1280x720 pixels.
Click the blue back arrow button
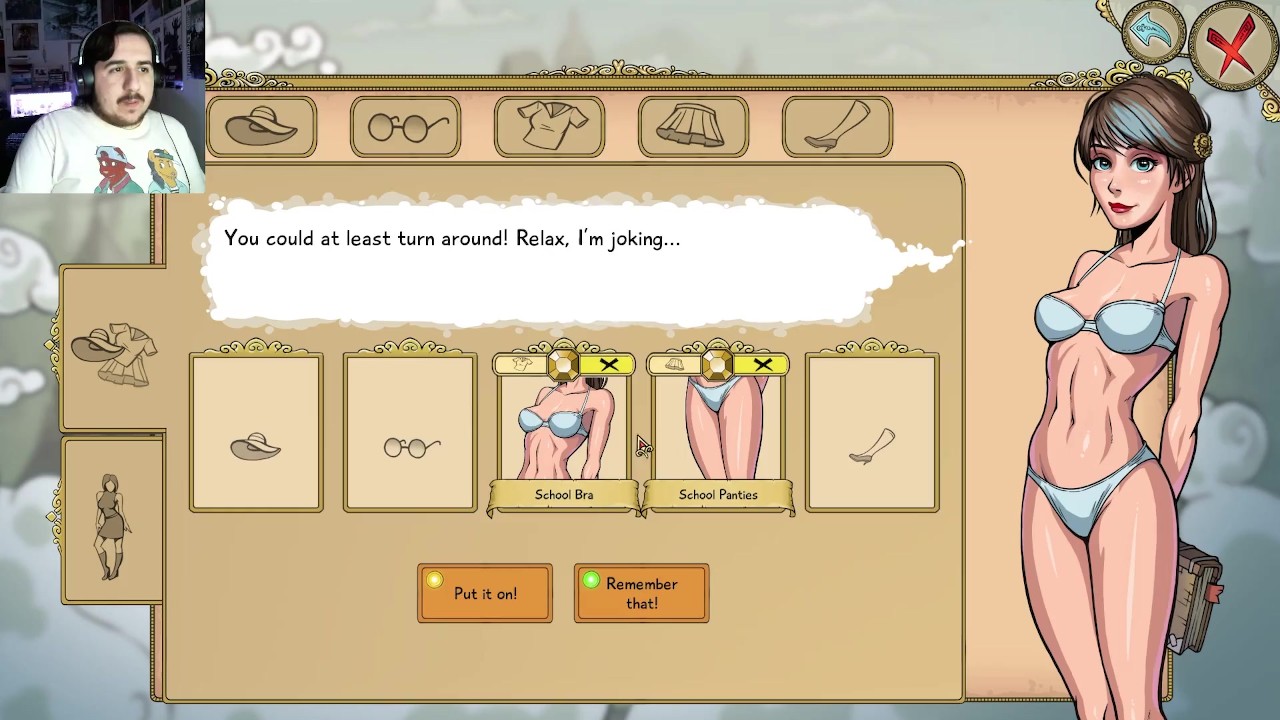[1152, 35]
